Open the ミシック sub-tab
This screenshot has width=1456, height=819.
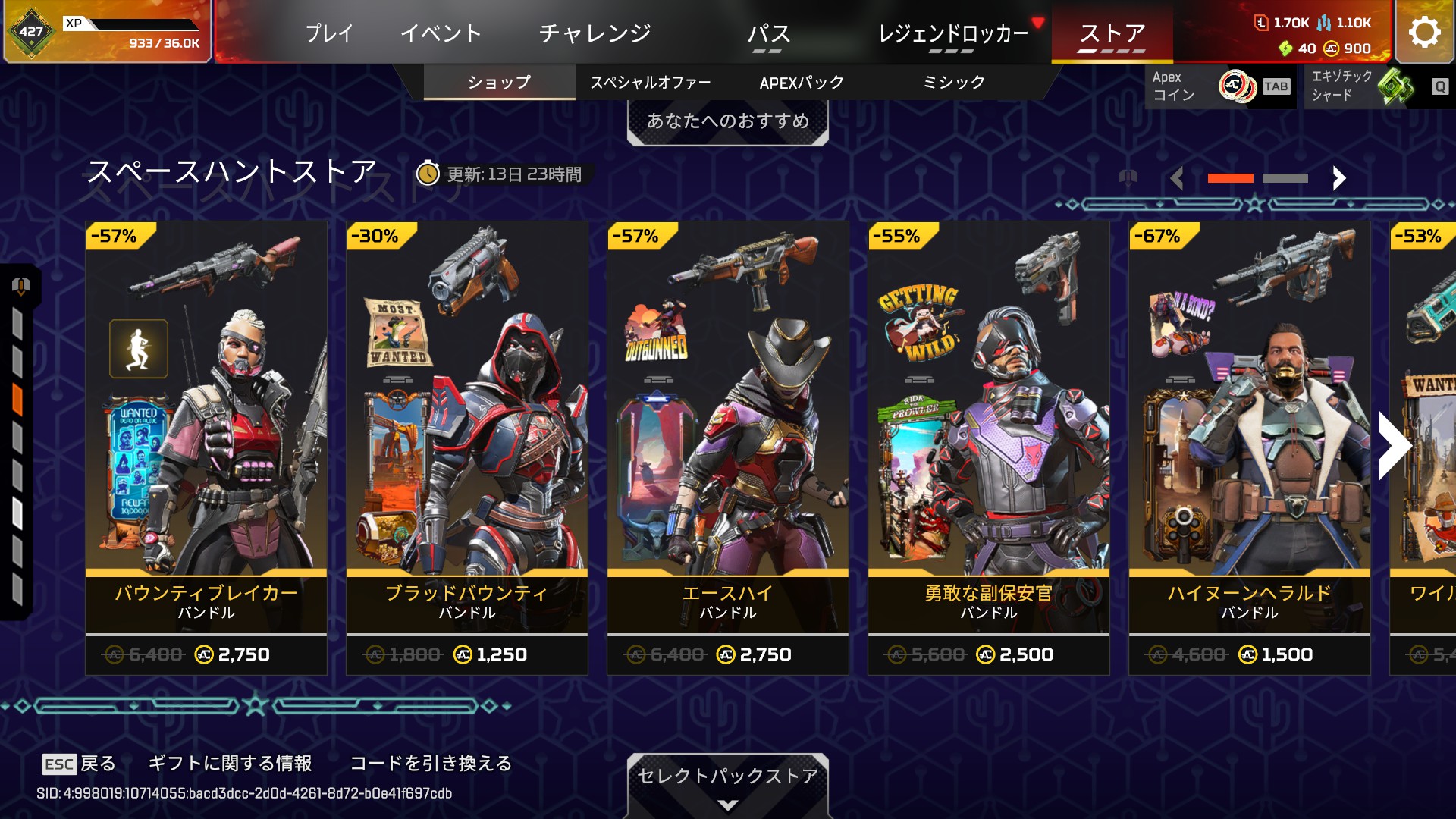coord(953,82)
